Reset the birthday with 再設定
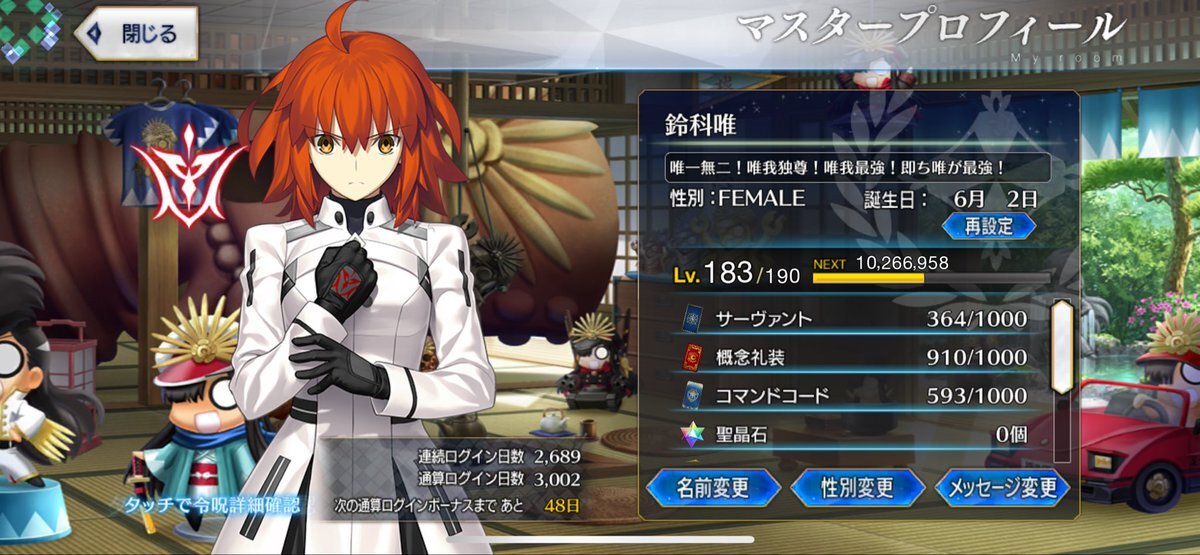The image size is (1200, 555). [x=988, y=225]
